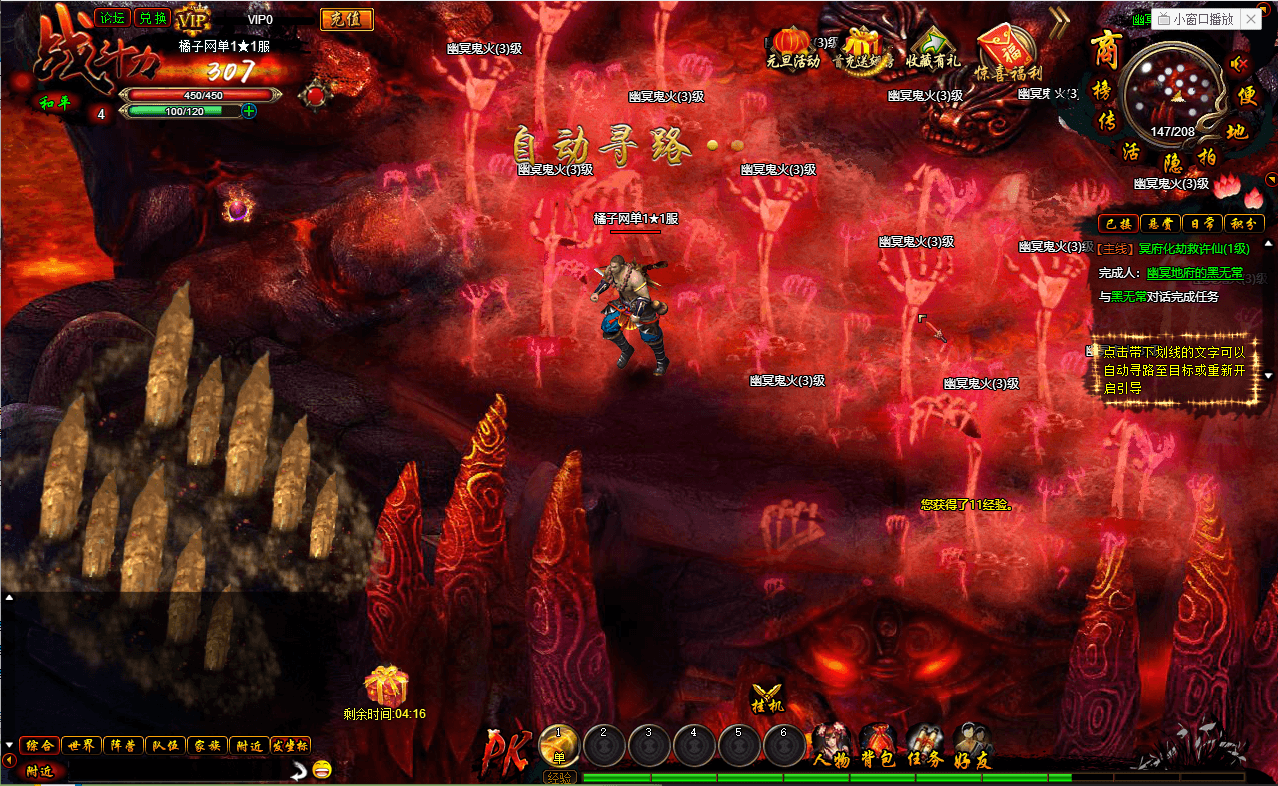
Task: Open the 任务 quest log
Action: pos(925,747)
